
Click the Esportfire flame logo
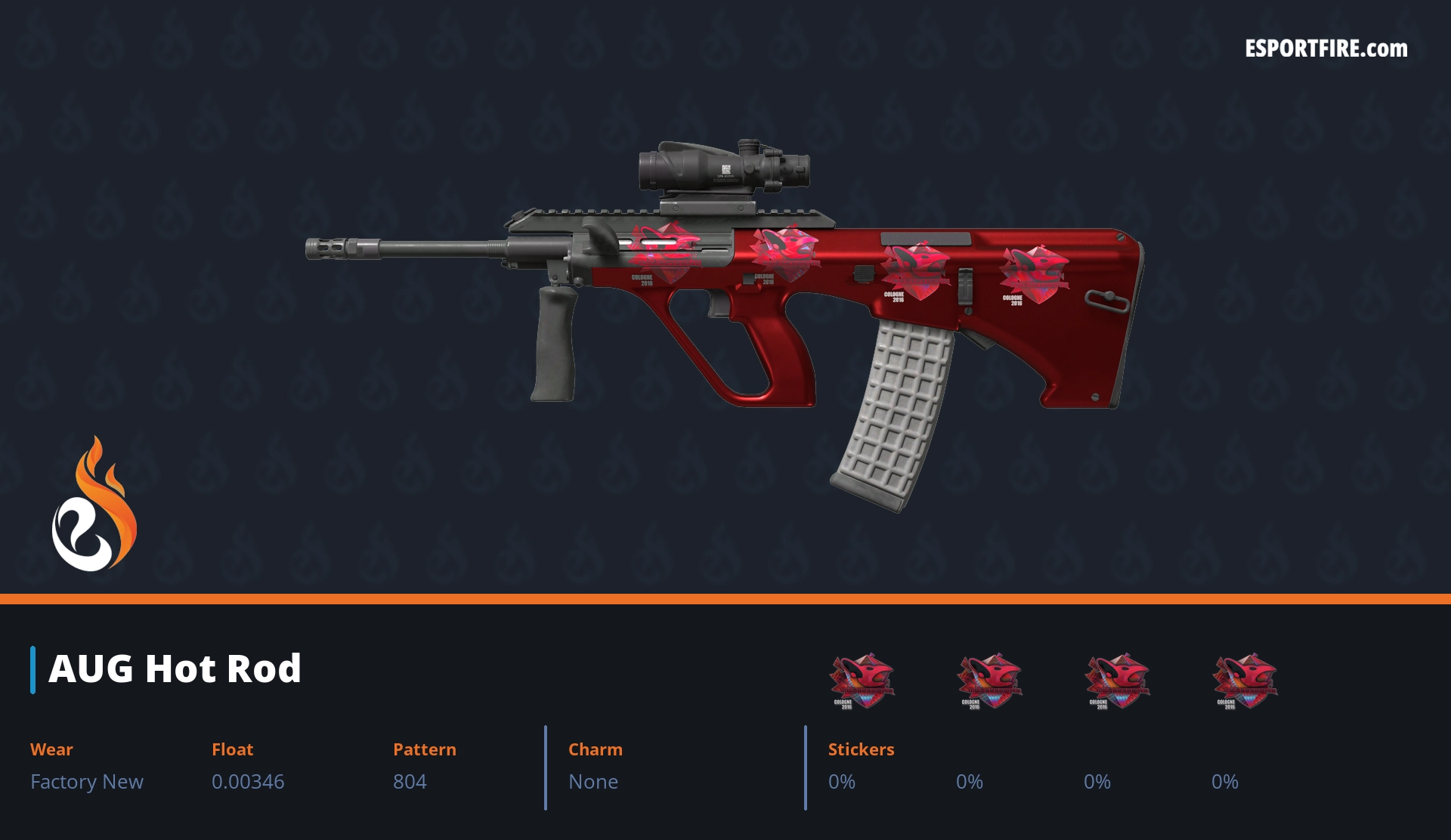[x=94, y=505]
